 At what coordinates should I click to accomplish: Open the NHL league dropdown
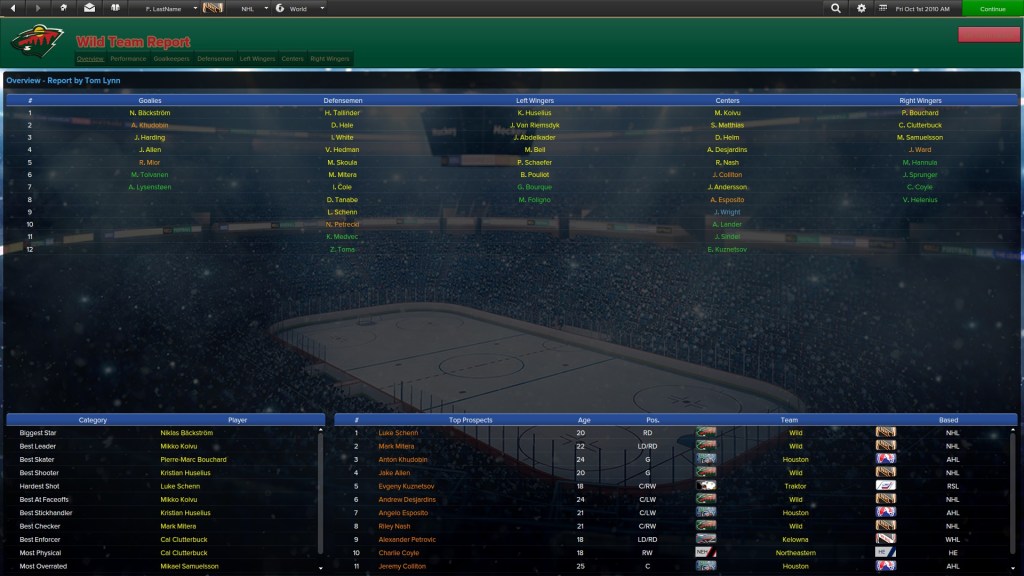[253, 8]
